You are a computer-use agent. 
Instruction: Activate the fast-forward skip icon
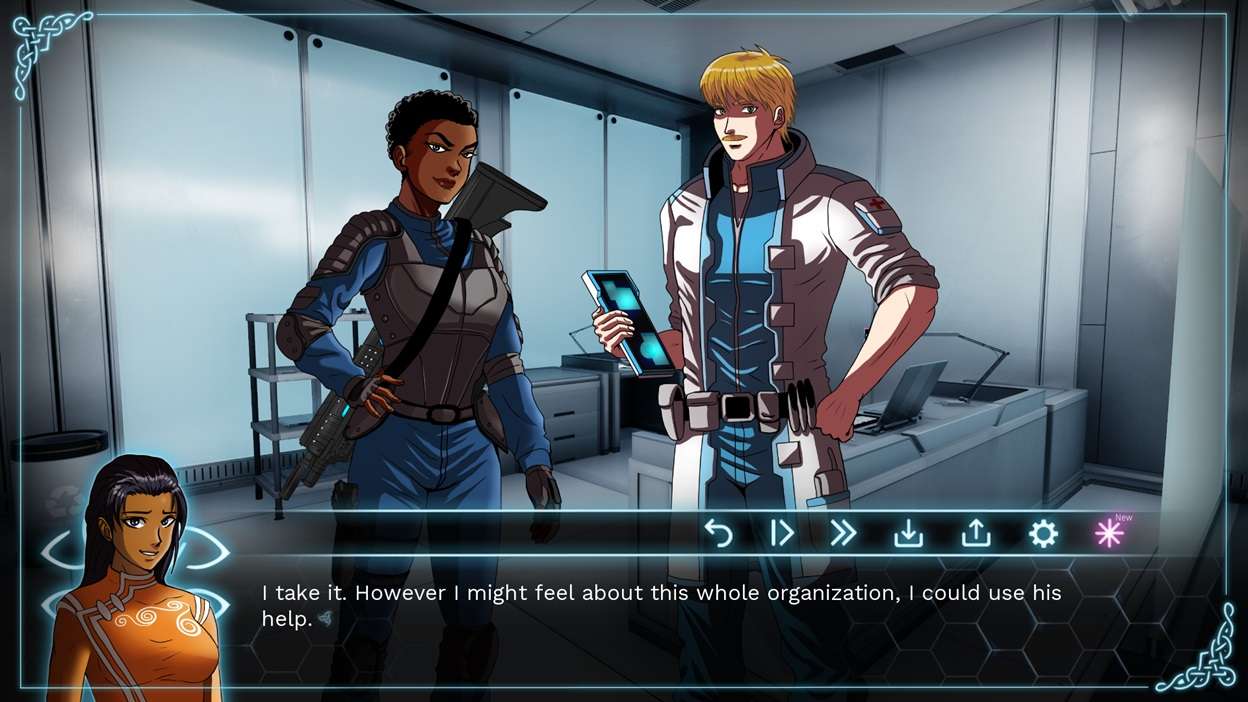[843, 534]
